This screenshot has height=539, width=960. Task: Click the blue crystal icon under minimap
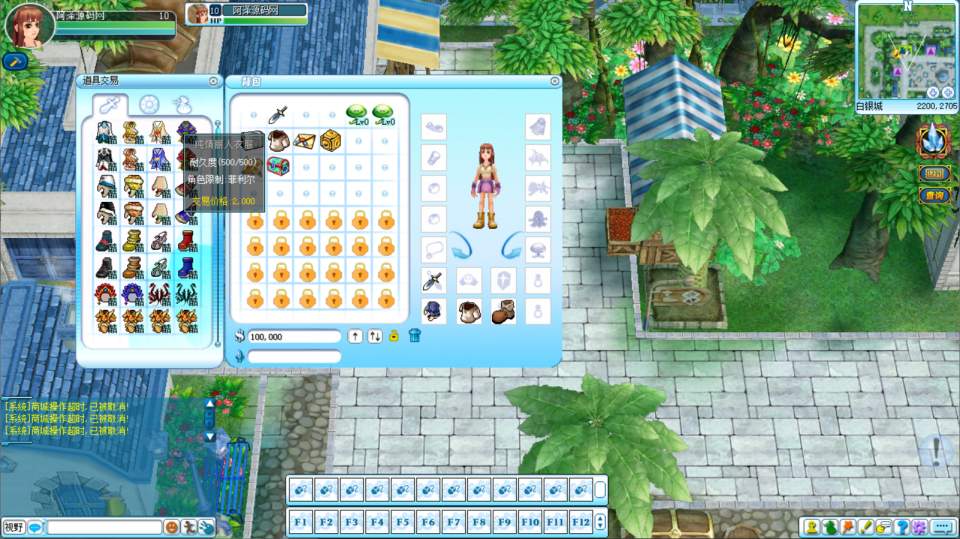pyautogui.click(x=932, y=138)
